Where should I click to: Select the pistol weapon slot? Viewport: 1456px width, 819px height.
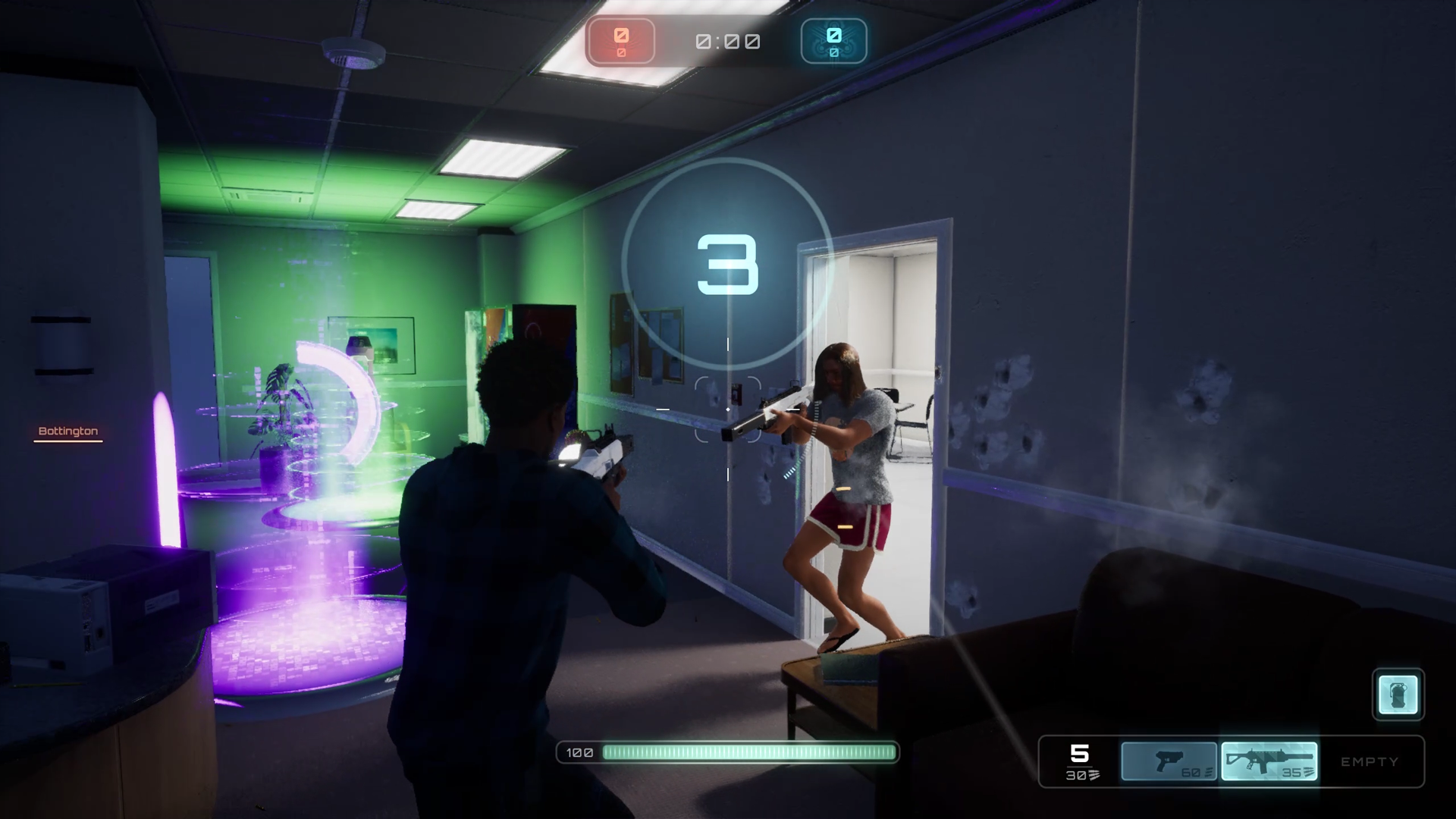click(1169, 761)
